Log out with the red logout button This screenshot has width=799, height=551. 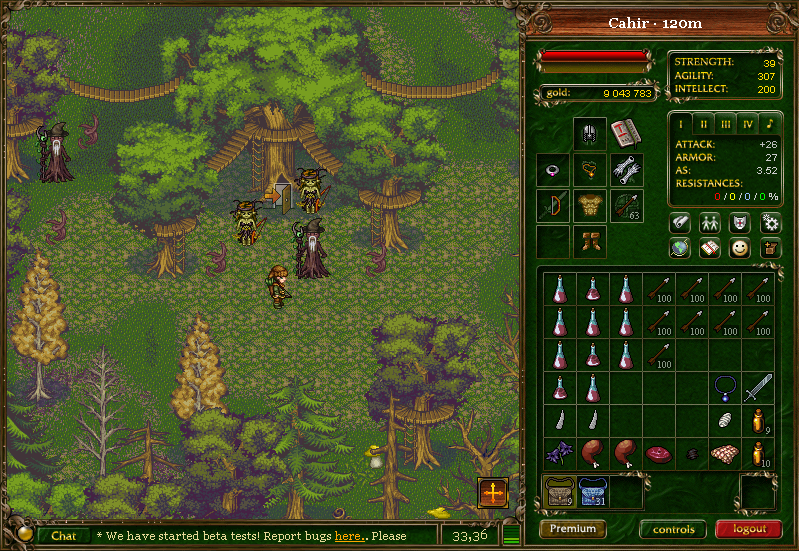(x=748, y=529)
